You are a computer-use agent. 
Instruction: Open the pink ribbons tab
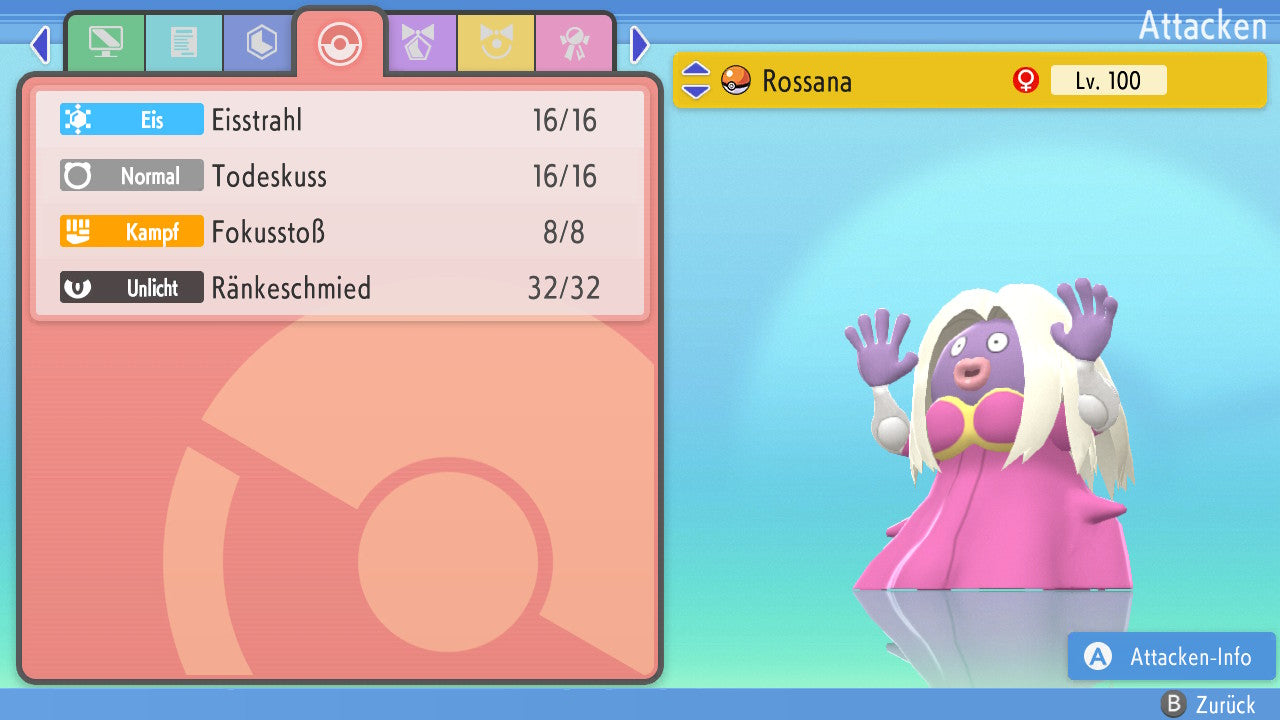click(574, 42)
